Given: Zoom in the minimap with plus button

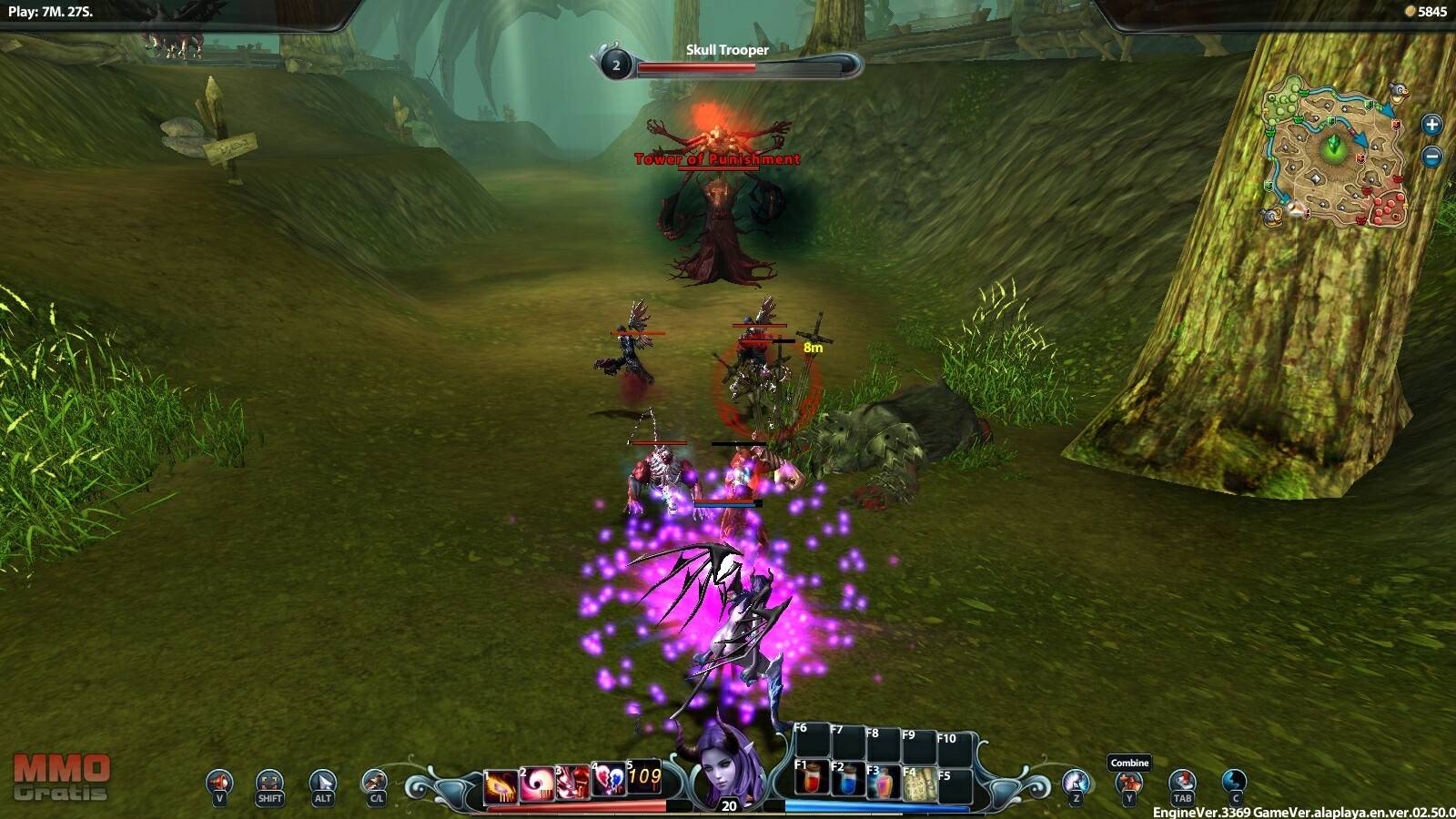Looking at the screenshot, I should point(1431,125).
